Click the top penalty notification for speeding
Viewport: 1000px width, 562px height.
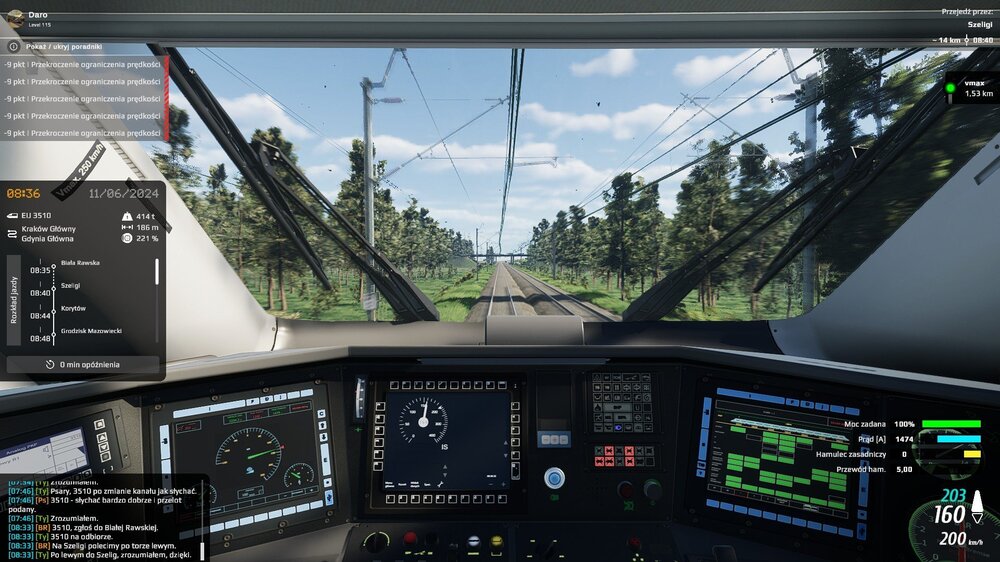82,64
